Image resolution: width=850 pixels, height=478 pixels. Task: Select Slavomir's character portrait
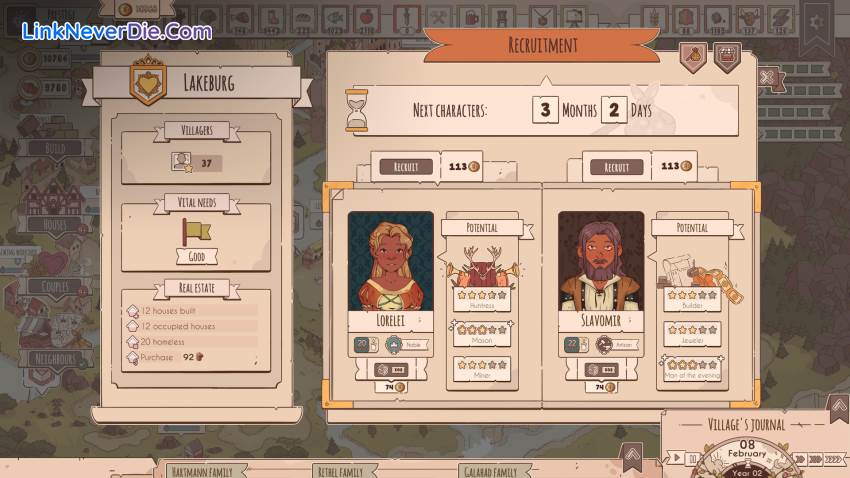[601, 262]
